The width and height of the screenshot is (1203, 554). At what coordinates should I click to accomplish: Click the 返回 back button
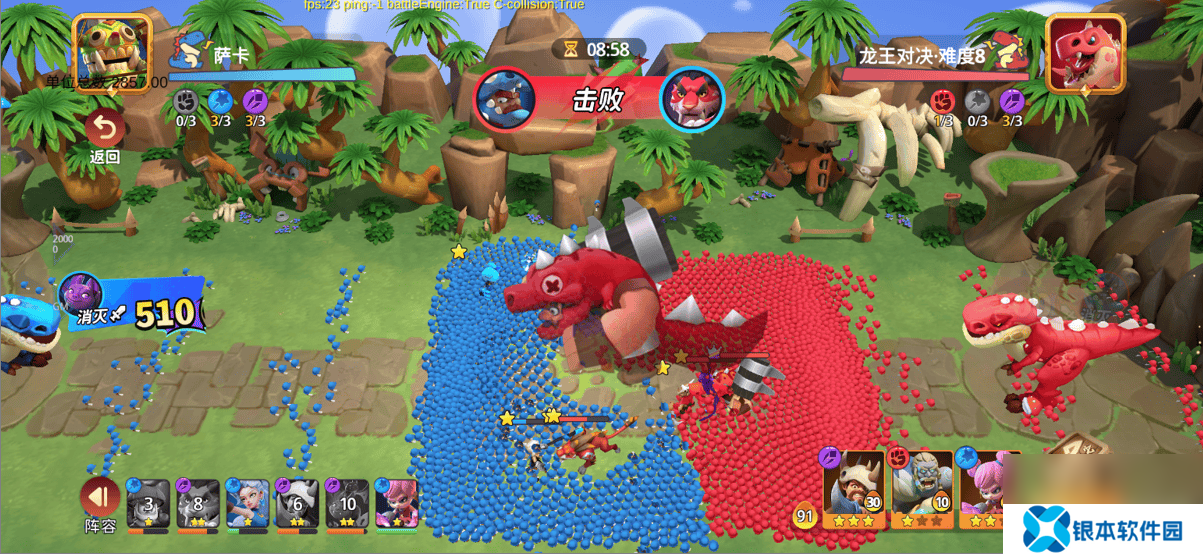105,136
